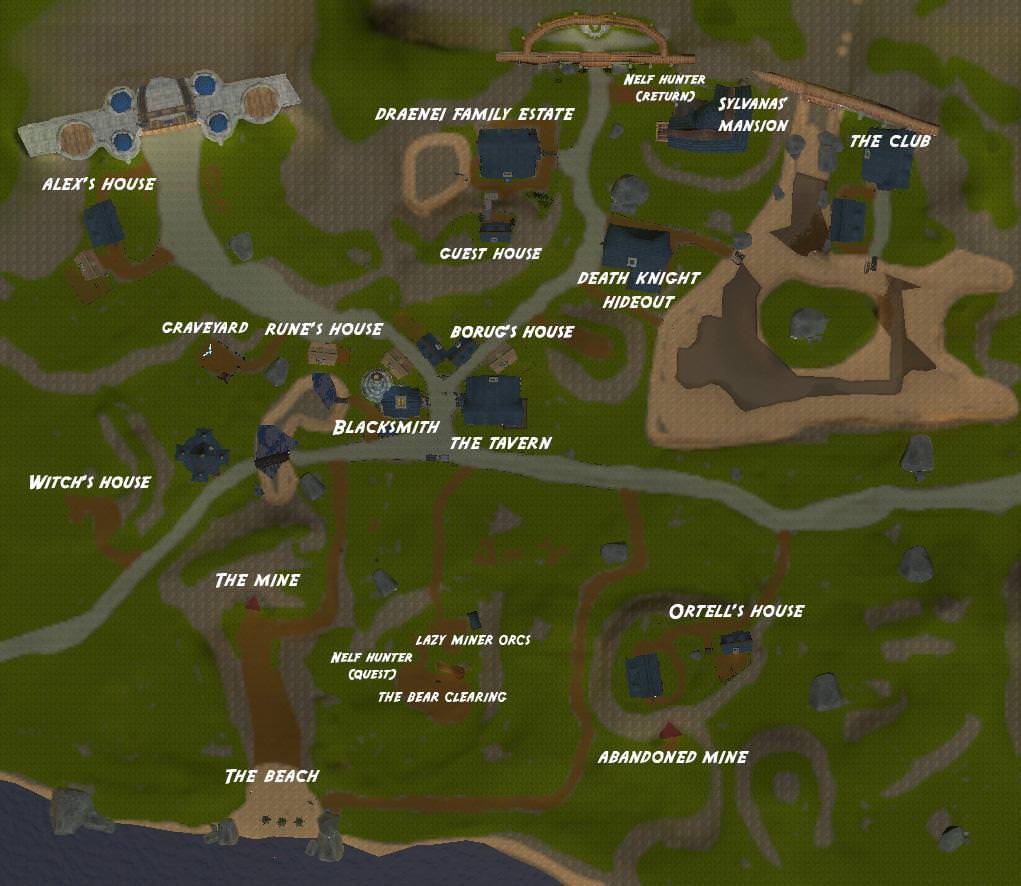1021x886 pixels.
Task: Click the Sylvanas' Mansion location label
Action: (753, 115)
